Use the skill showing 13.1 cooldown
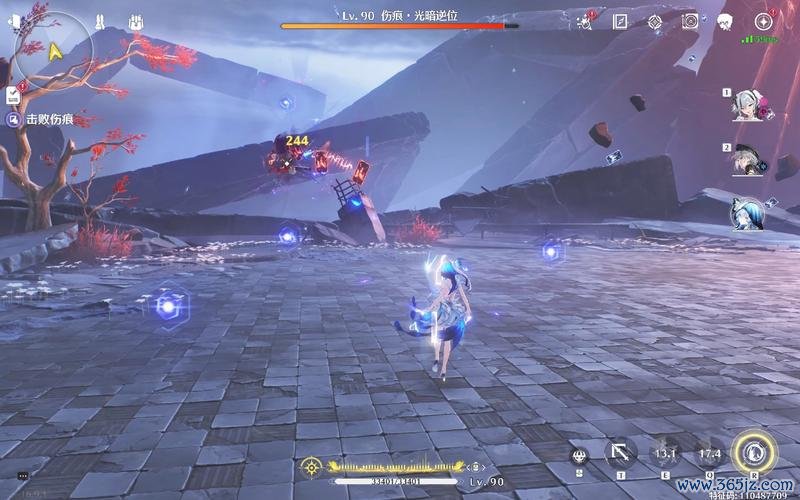The height and width of the screenshot is (500, 800). click(x=666, y=453)
